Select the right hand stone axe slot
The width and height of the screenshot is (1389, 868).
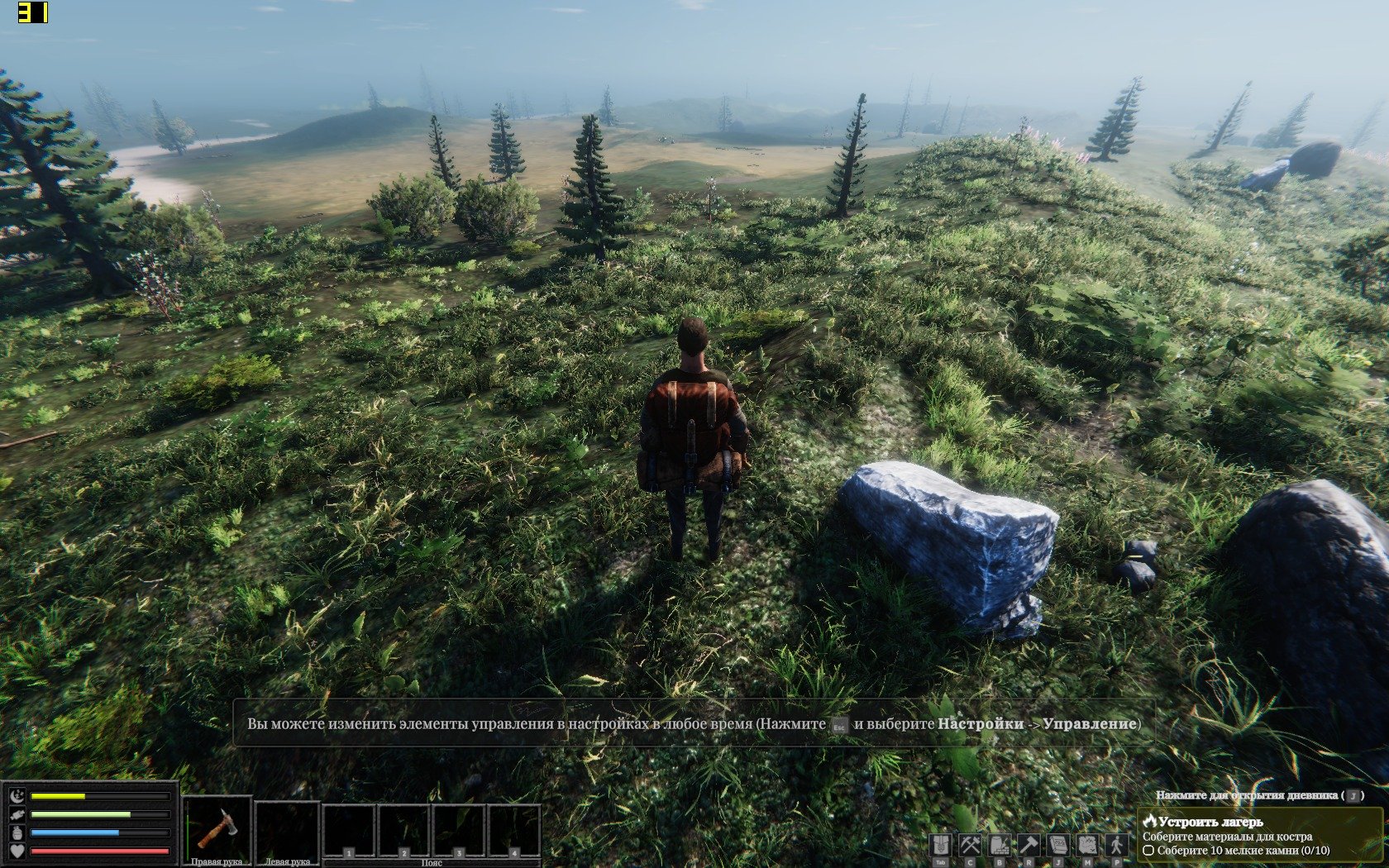click(x=217, y=828)
